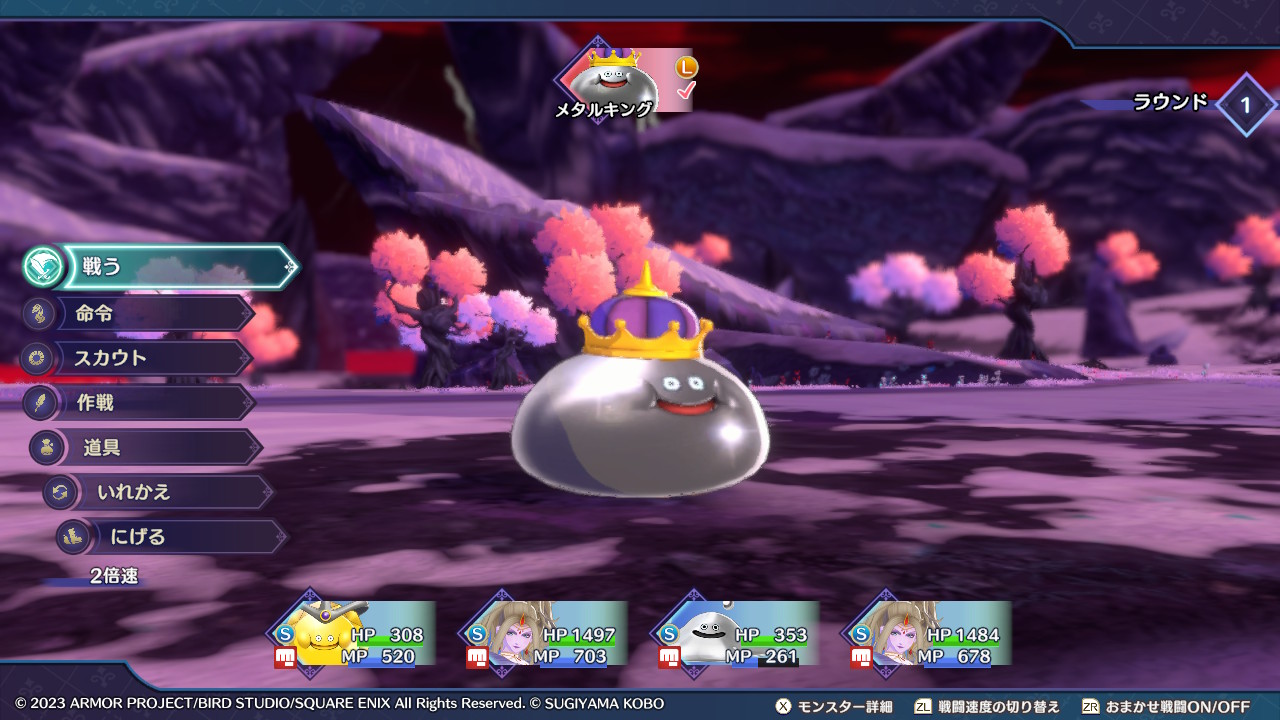Open the 命令 (Orders) menu
The image size is (1280, 720).
150,314
